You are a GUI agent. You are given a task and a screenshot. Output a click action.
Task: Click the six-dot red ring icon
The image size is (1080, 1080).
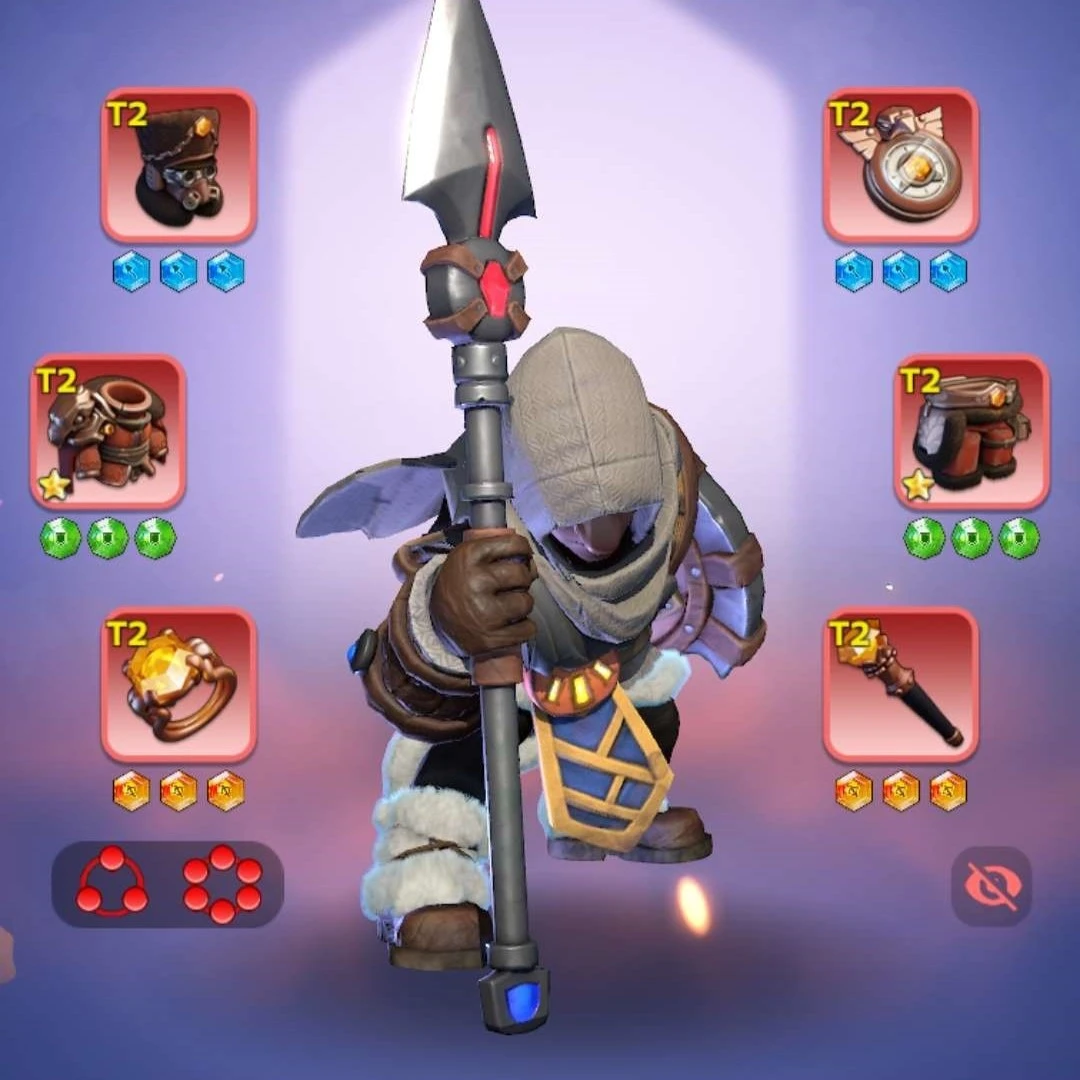click(x=222, y=883)
